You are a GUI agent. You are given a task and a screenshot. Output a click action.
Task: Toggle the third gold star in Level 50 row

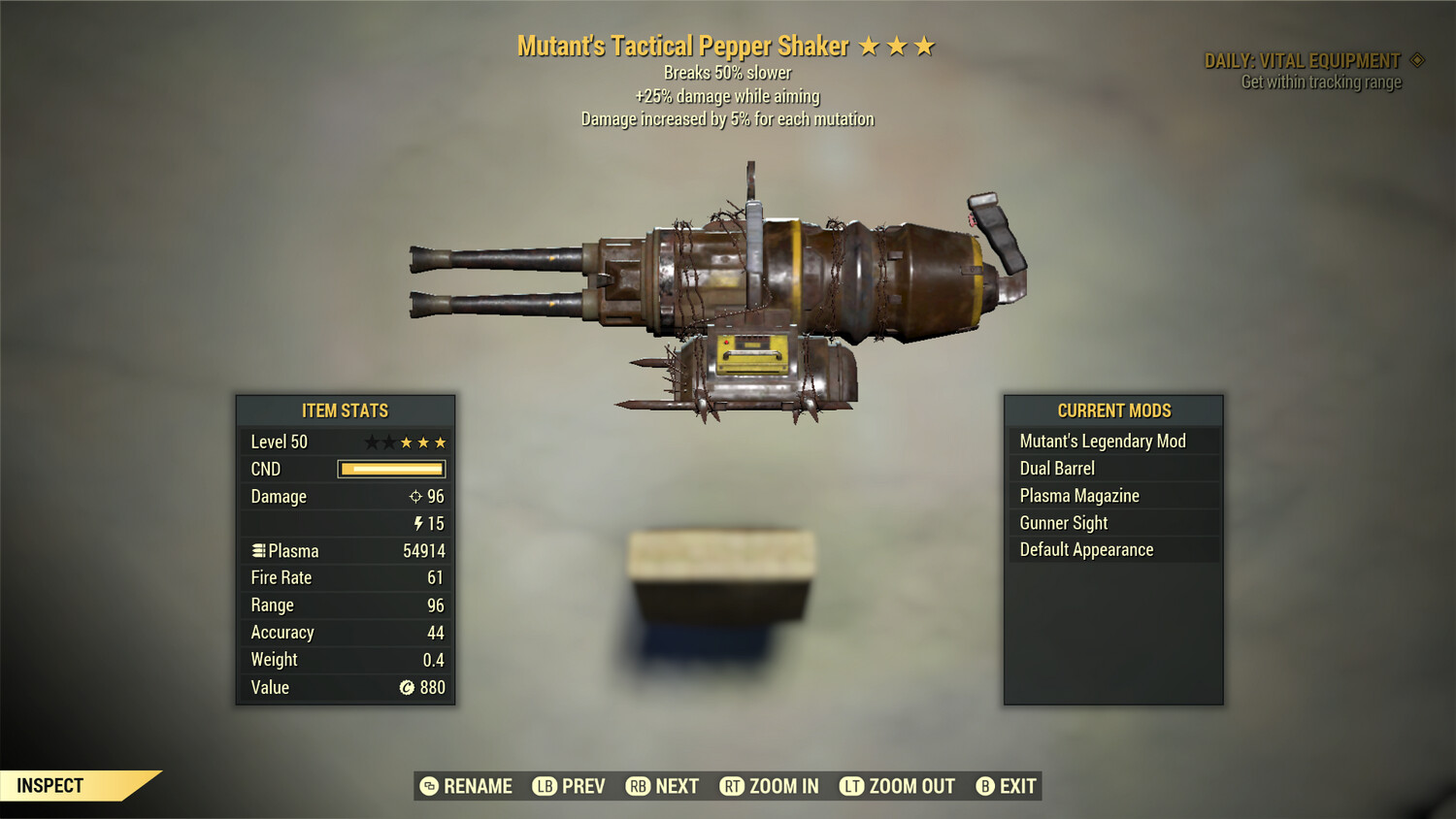pyautogui.click(x=442, y=441)
